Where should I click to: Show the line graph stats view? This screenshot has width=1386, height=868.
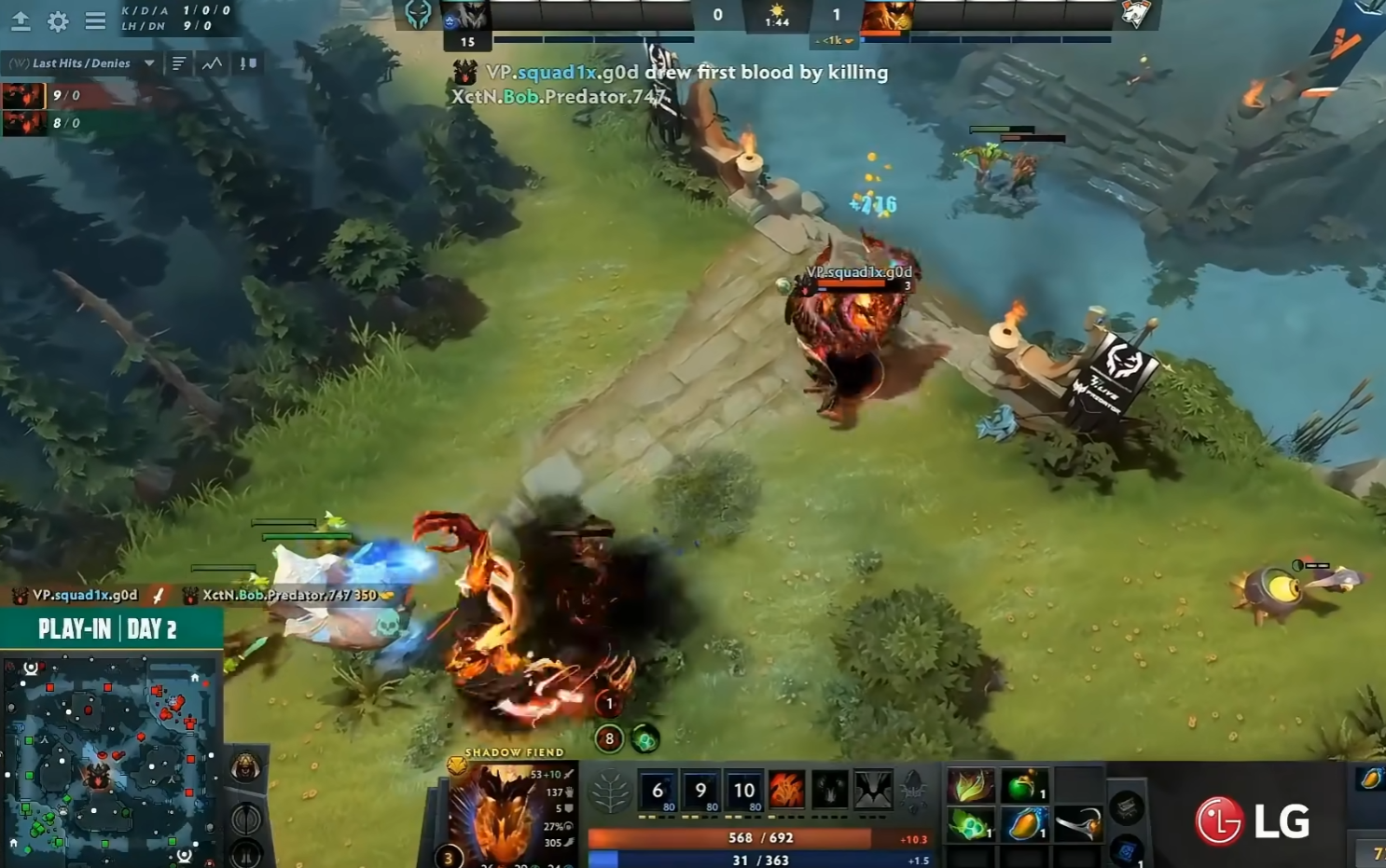pyautogui.click(x=213, y=63)
